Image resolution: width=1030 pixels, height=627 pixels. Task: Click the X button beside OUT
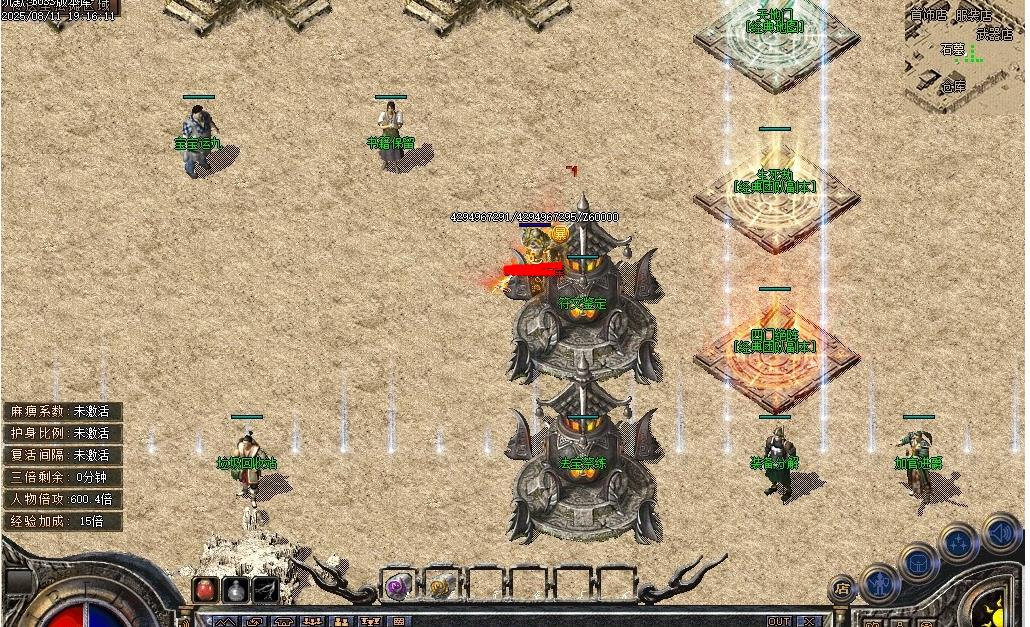click(809, 621)
